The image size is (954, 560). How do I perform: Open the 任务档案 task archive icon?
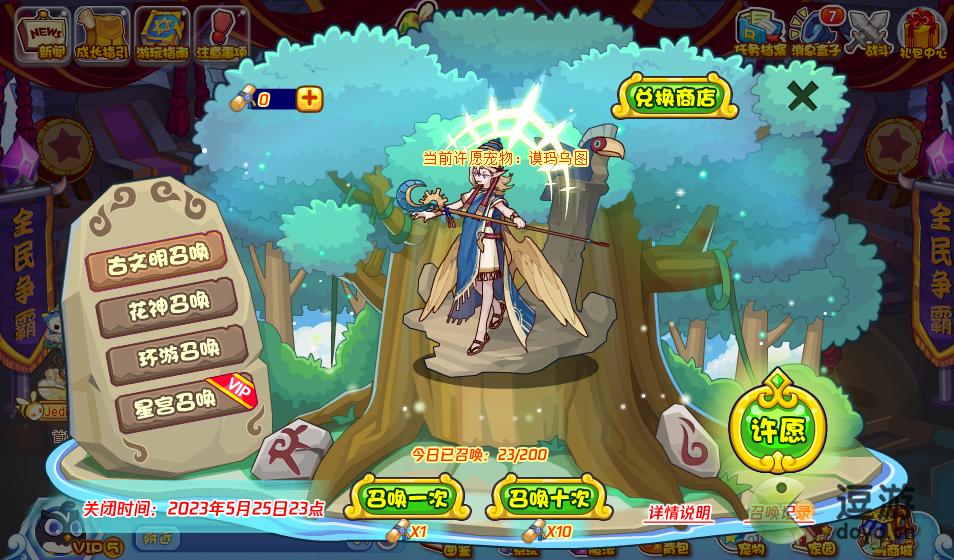point(760,32)
